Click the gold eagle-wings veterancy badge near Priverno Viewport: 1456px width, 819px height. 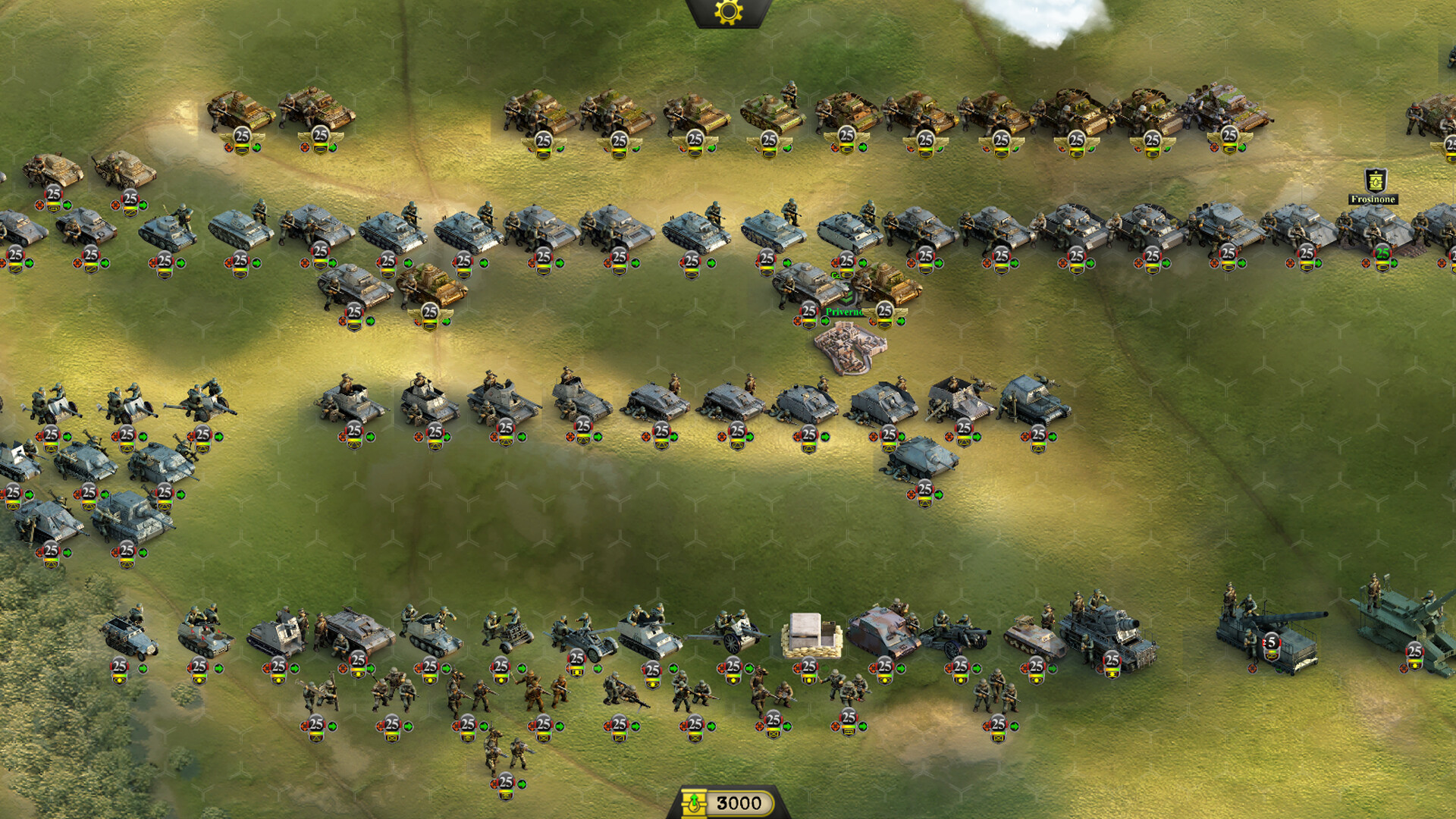point(885,311)
